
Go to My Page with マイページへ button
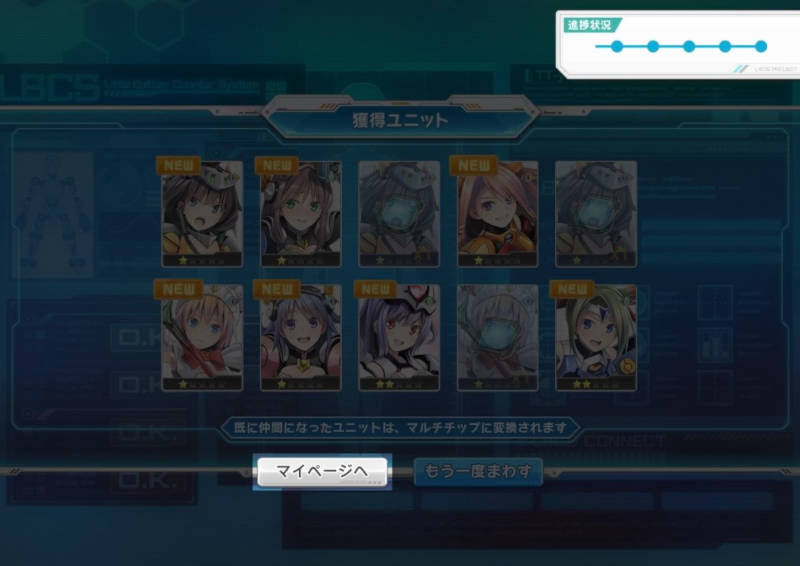(x=322, y=471)
